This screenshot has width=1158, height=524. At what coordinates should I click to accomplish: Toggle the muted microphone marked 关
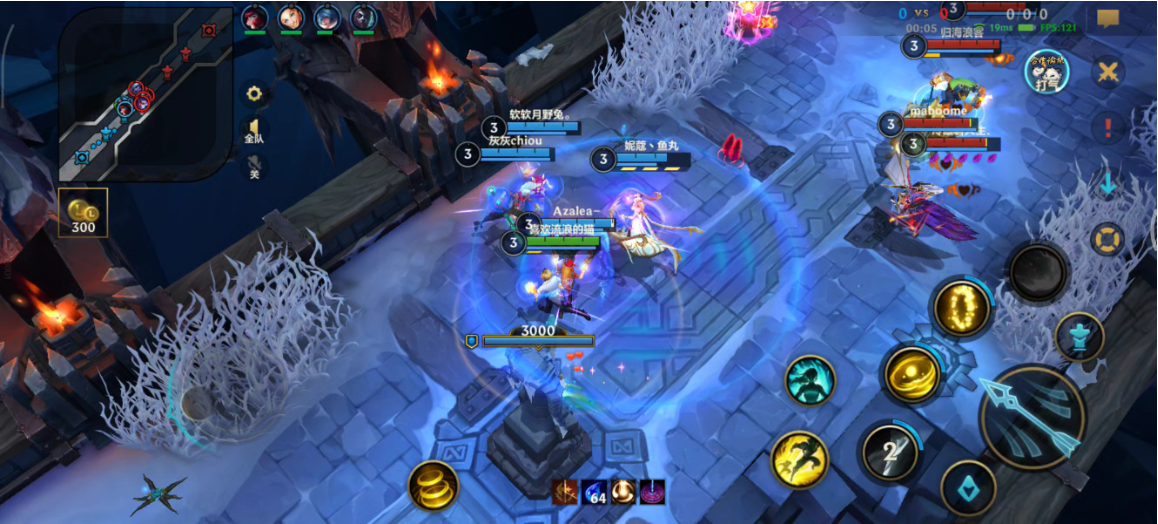tap(254, 167)
